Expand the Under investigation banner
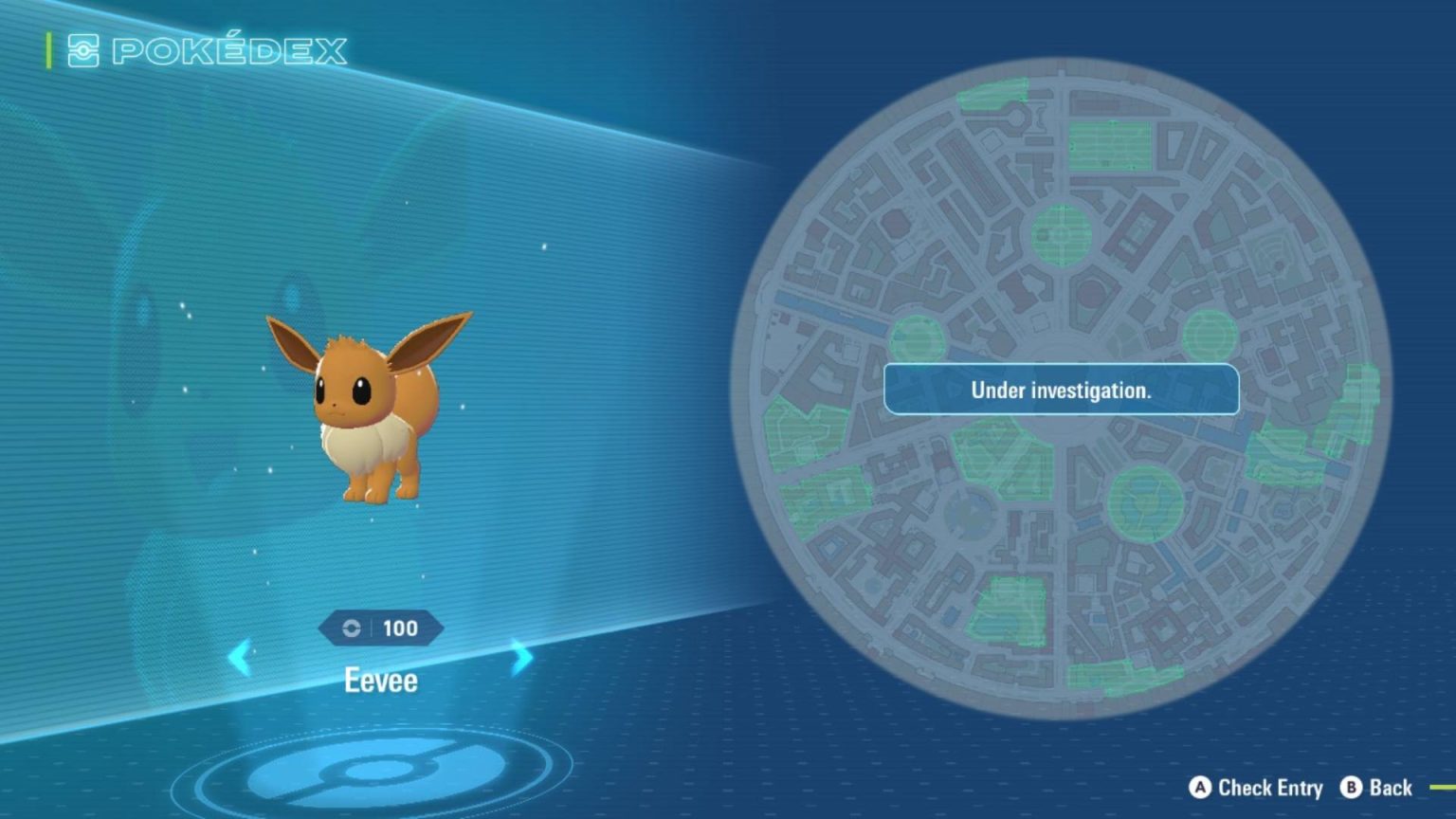 coord(1060,390)
